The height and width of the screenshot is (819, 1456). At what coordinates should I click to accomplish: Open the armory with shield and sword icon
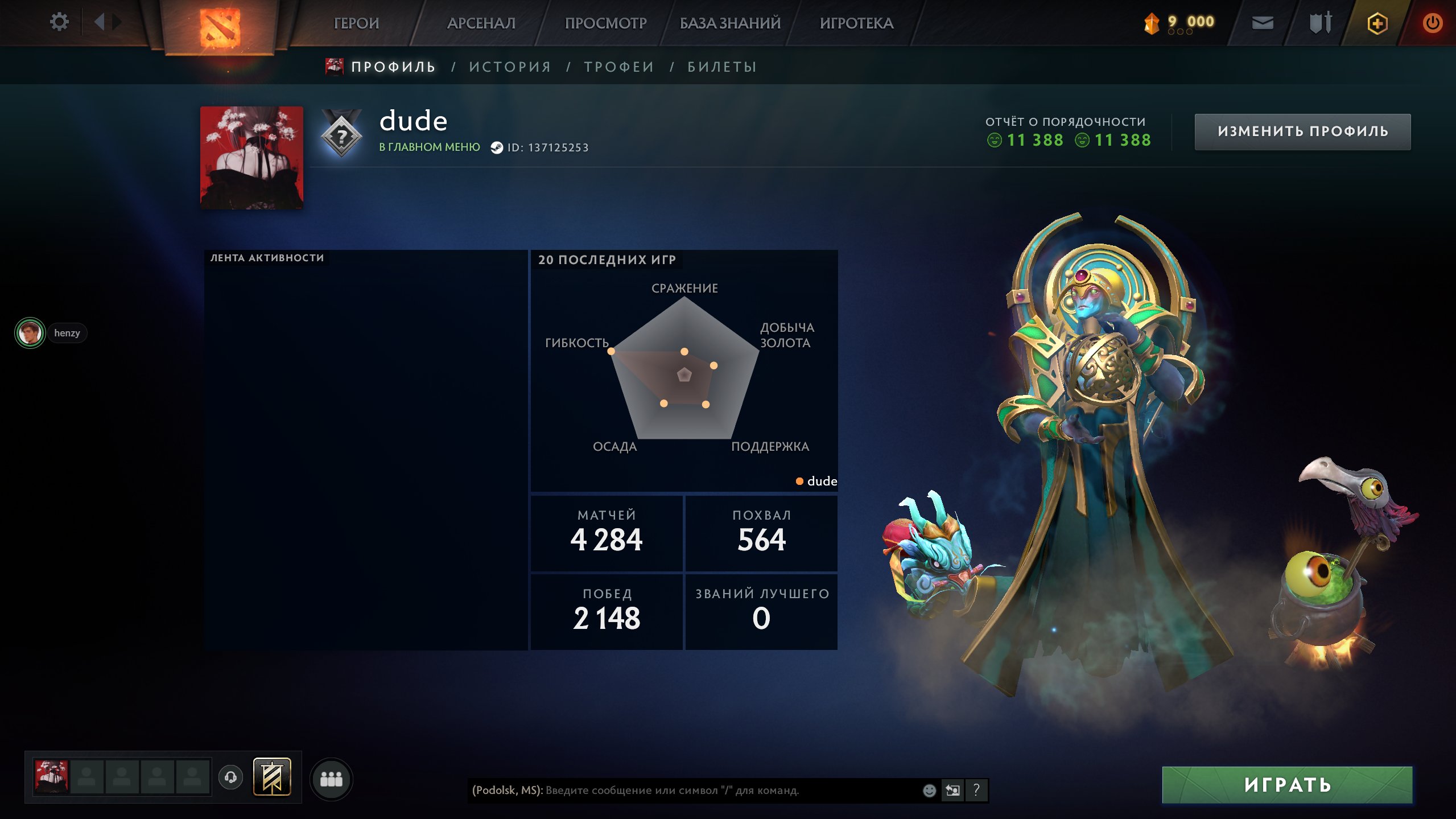[1319, 23]
